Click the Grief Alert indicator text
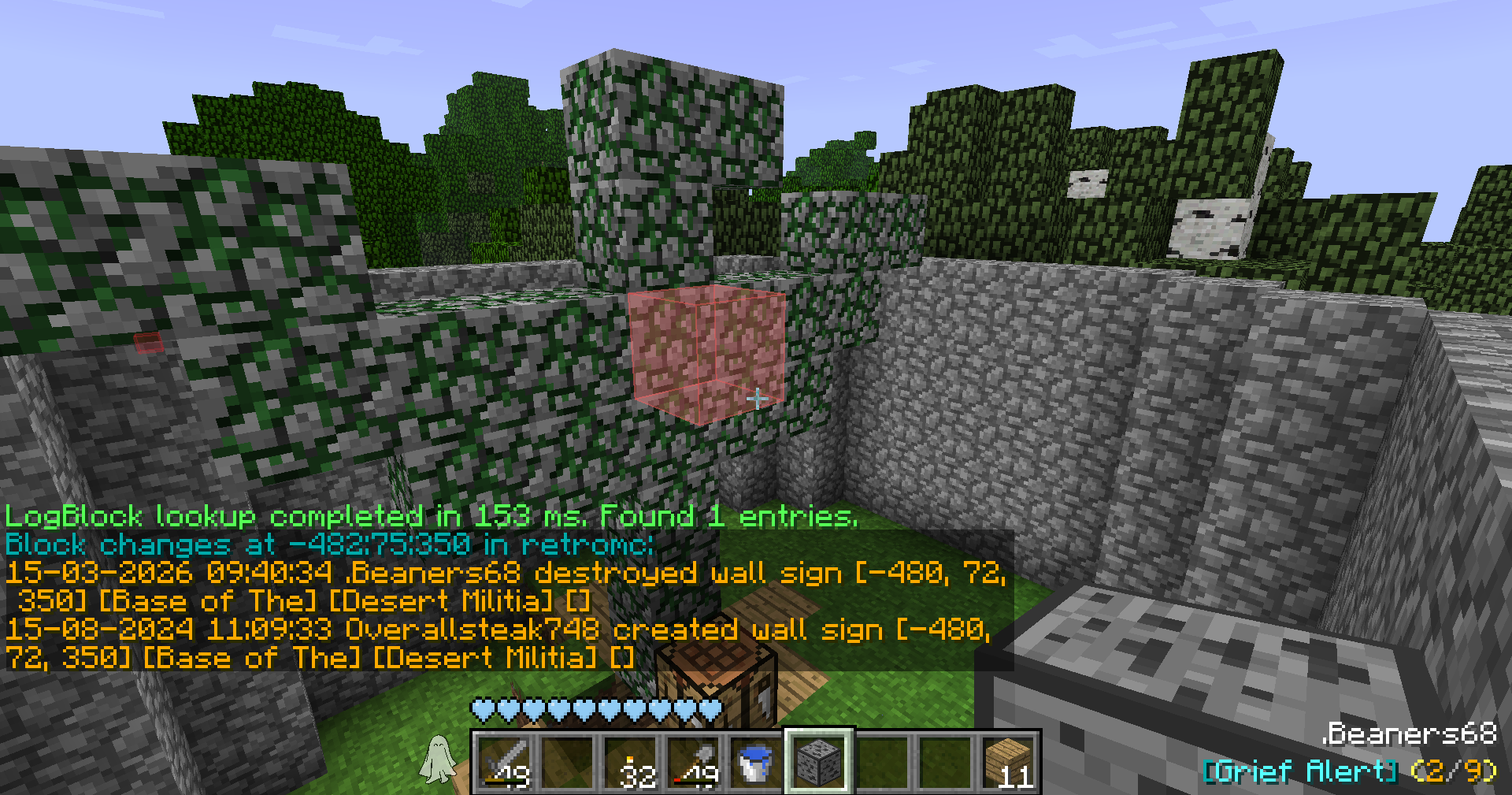The width and height of the screenshot is (1512, 795). tap(1299, 771)
